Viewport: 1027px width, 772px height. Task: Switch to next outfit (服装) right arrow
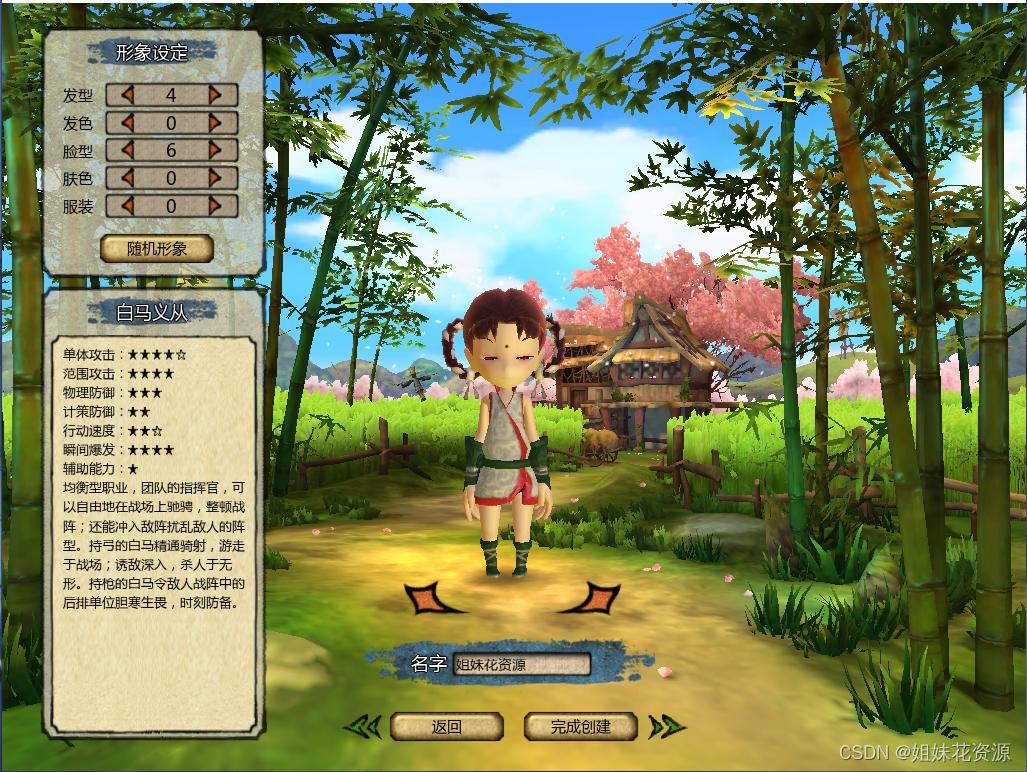[215, 206]
